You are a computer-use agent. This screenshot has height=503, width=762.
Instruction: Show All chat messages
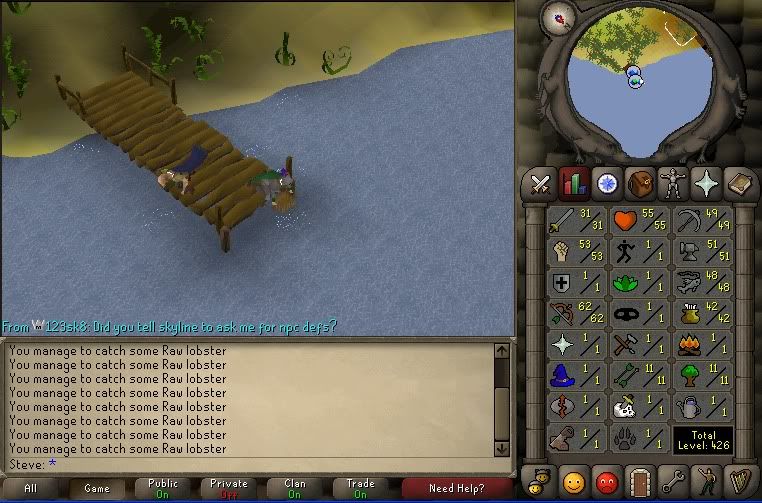[x=31, y=489]
